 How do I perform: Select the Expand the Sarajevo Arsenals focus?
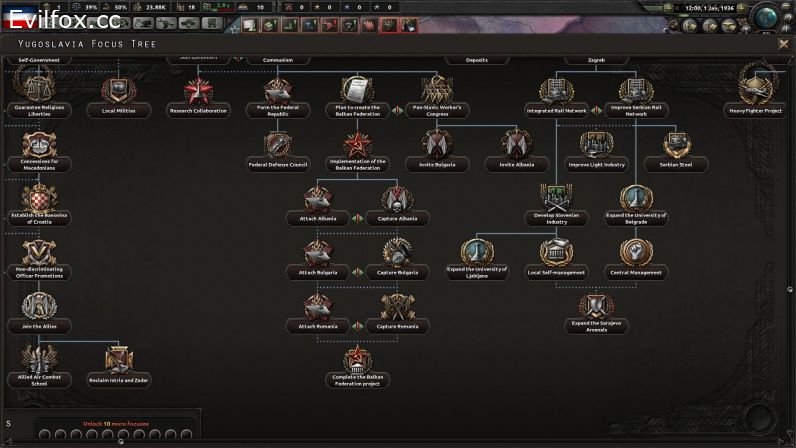[x=597, y=308]
